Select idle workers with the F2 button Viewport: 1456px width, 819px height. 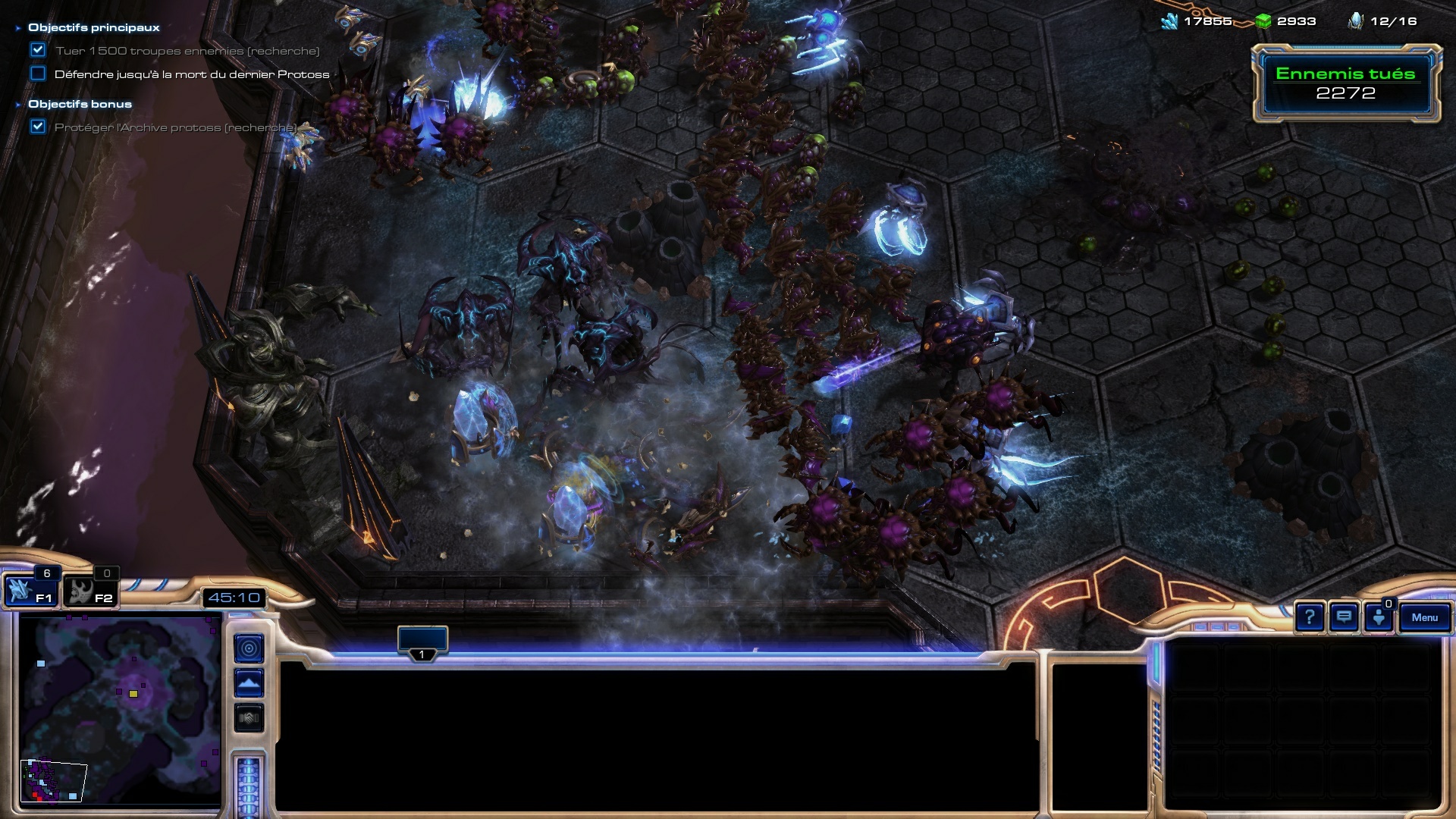coord(89,590)
